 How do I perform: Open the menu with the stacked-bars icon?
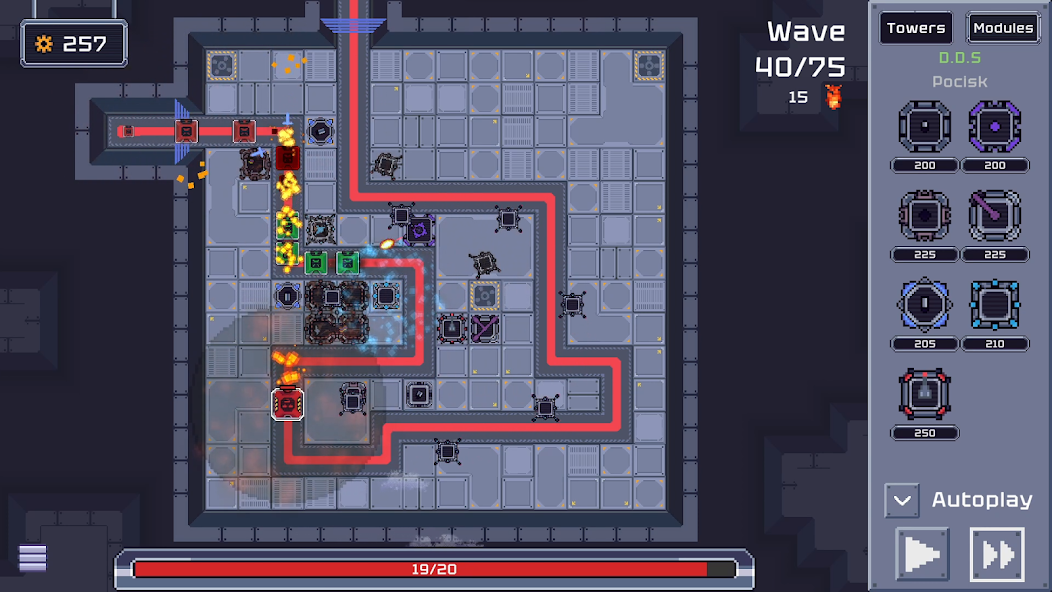tap(33, 558)
